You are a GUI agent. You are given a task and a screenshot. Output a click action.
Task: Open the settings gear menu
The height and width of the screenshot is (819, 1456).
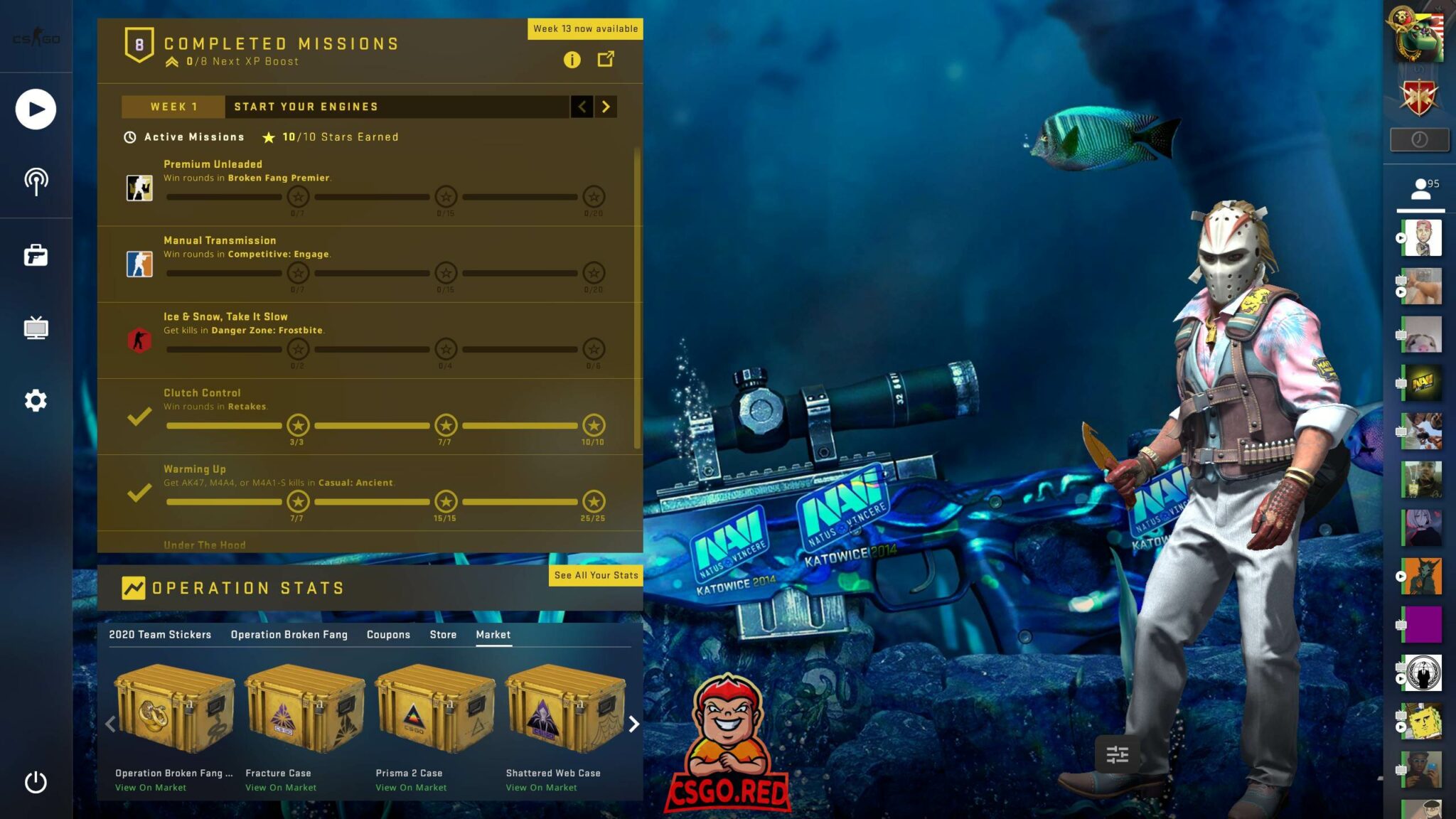coord(36,401)
